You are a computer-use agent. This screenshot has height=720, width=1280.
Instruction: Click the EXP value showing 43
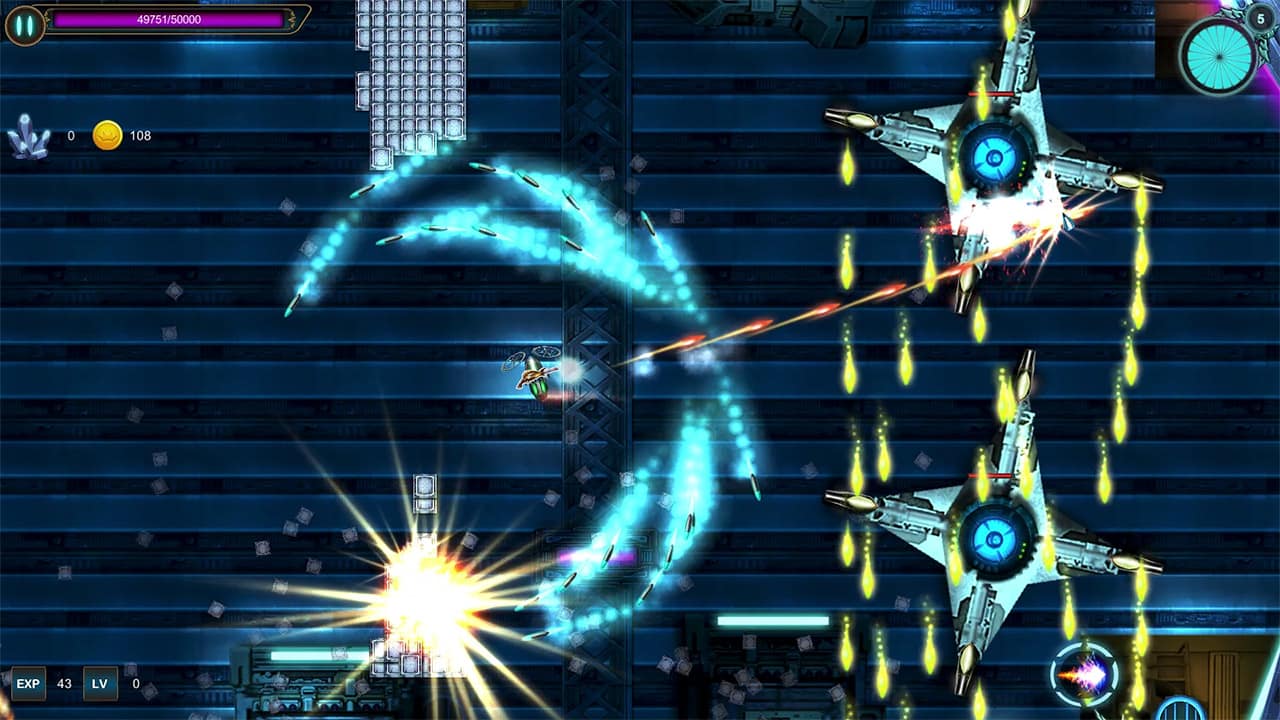[62, 684]
